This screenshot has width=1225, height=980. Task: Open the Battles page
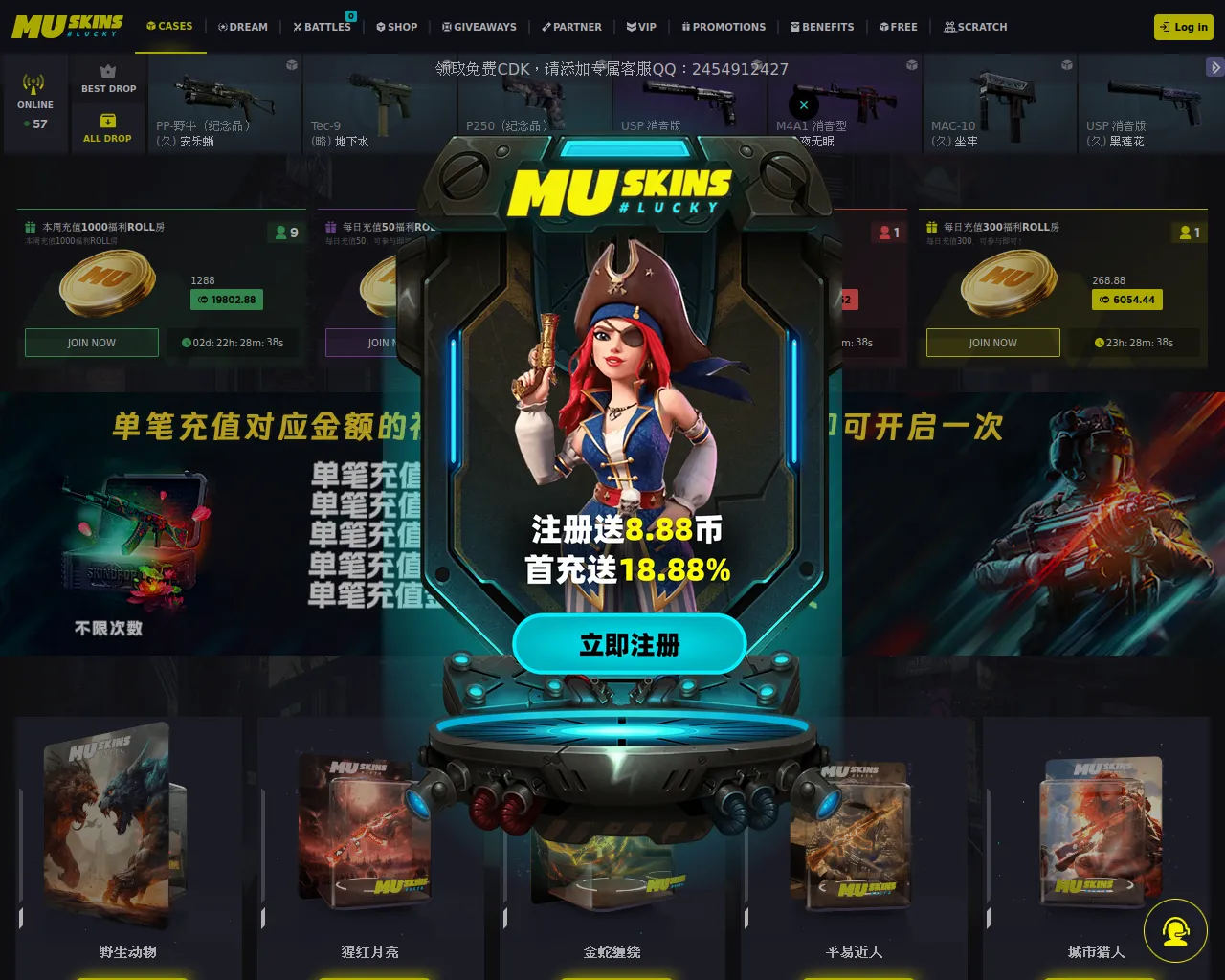[323, 27]
